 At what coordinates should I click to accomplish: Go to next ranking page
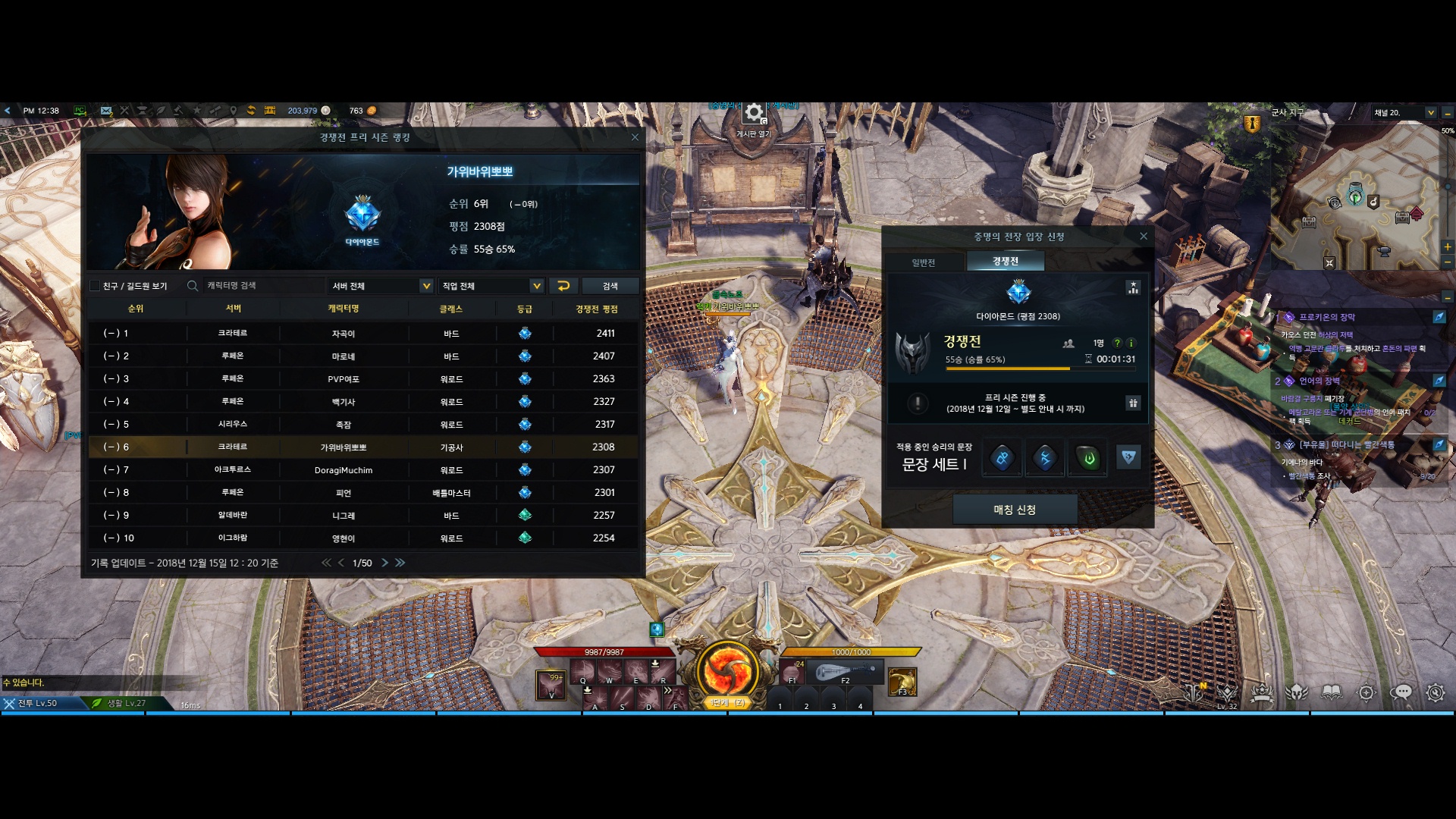tap(385, 563)
